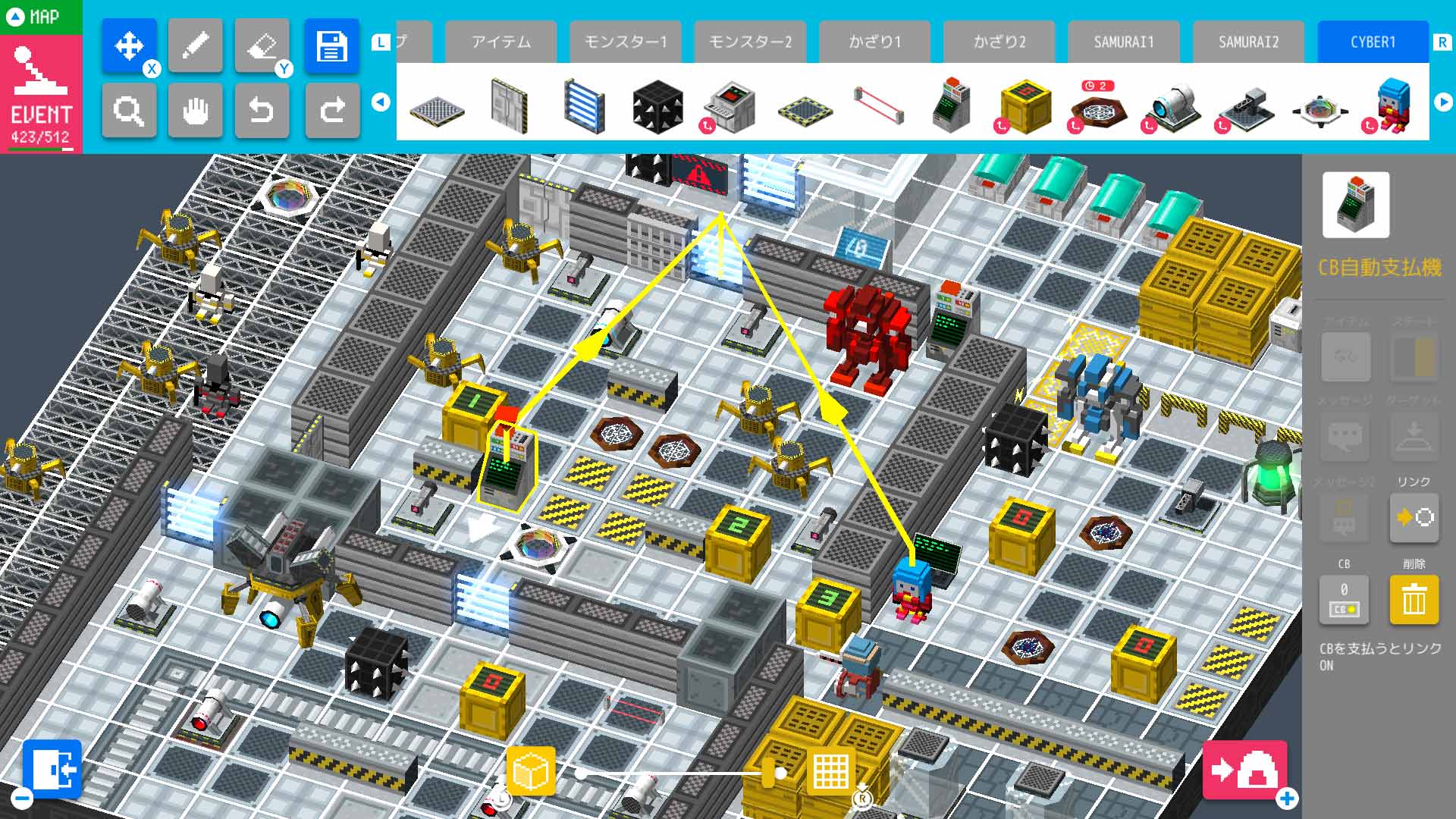This screenshot has width=1456, height=819.
Task: Select the CB自動支払機 item in the palette
Action: [950, 106]
